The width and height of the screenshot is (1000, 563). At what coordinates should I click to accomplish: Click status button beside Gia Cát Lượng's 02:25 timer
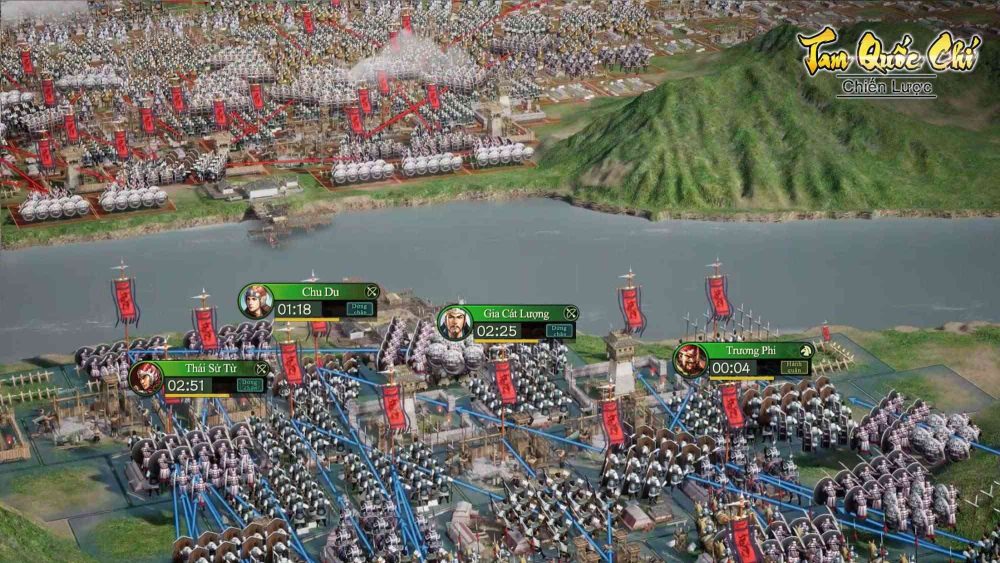coord(560,330)
